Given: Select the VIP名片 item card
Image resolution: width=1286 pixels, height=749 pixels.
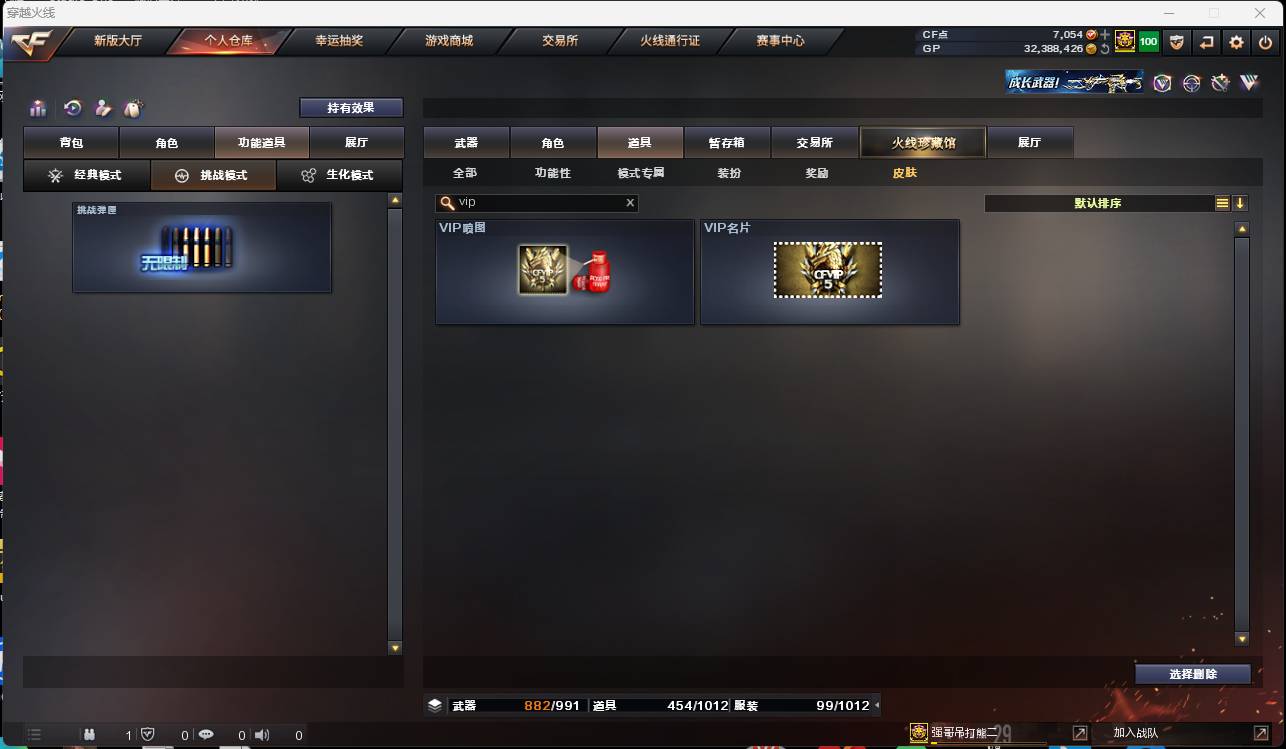Looking at the screenshot, I should click(829, 272).
